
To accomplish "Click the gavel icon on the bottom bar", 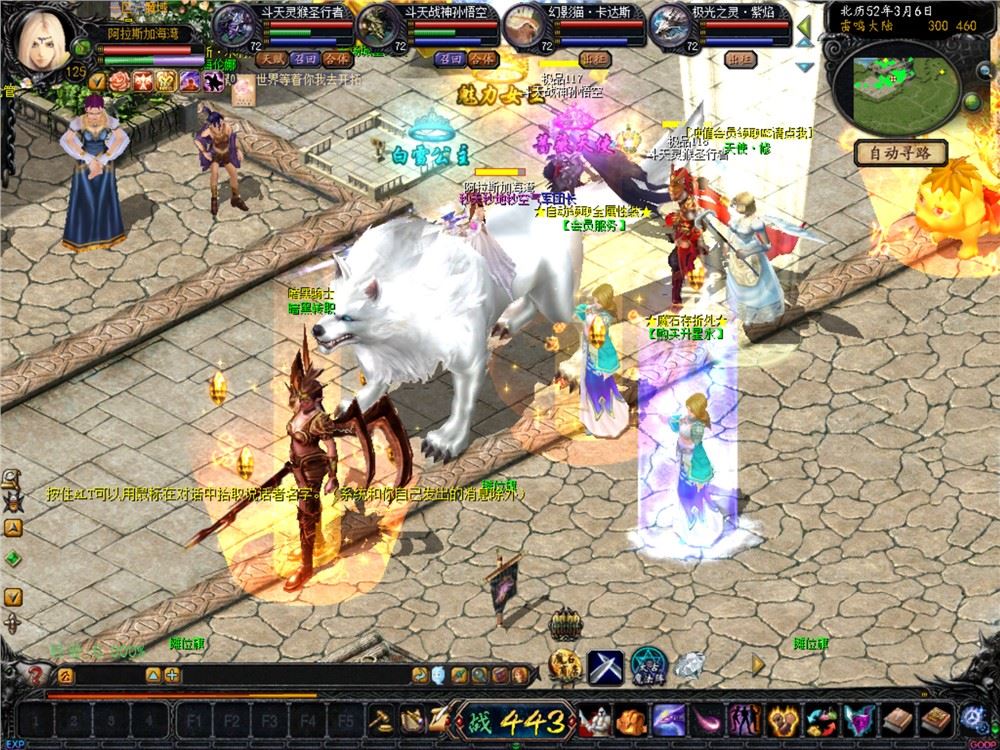I will click(381, 718).
